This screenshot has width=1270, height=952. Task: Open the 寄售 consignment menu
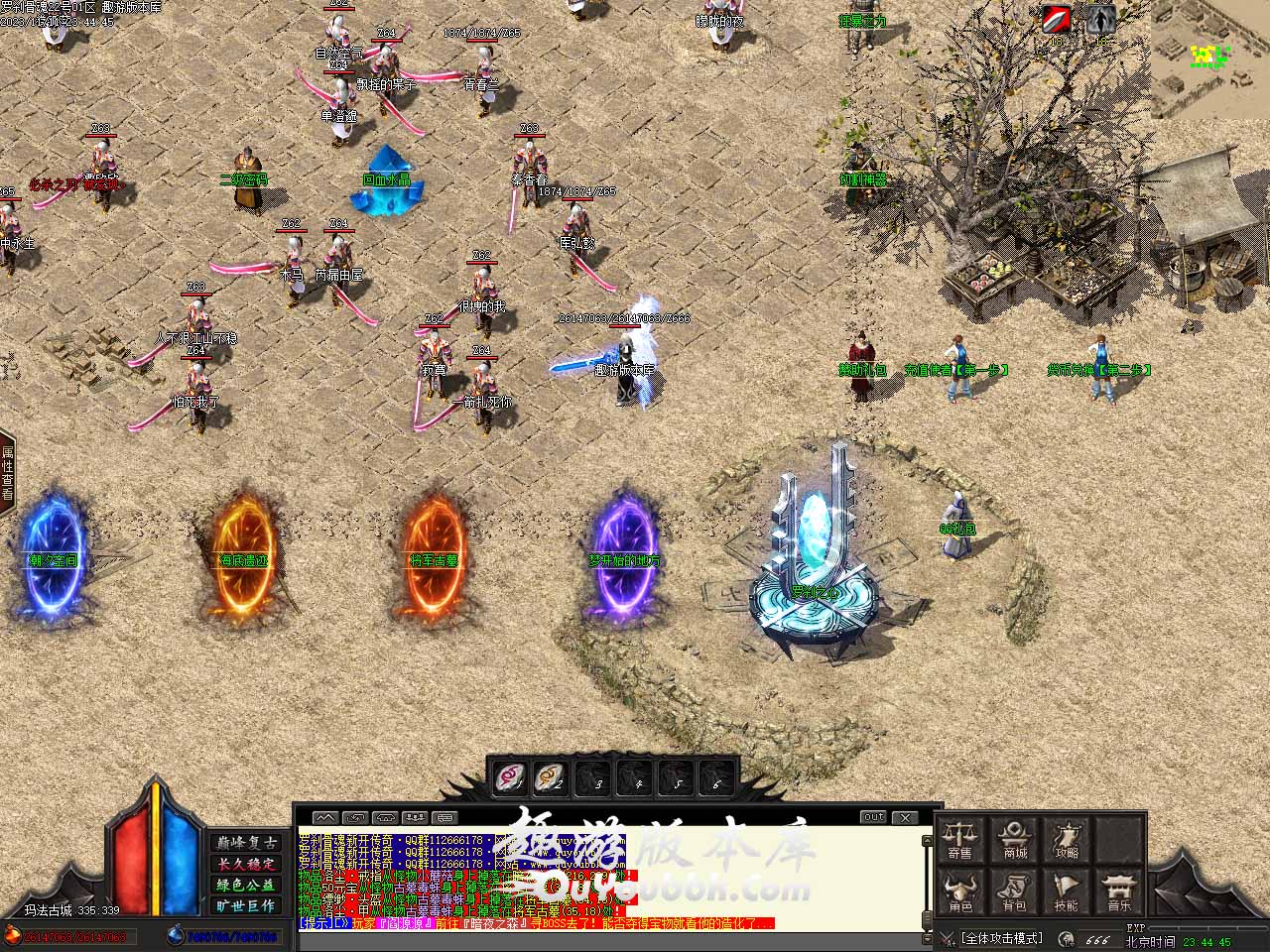959,839
